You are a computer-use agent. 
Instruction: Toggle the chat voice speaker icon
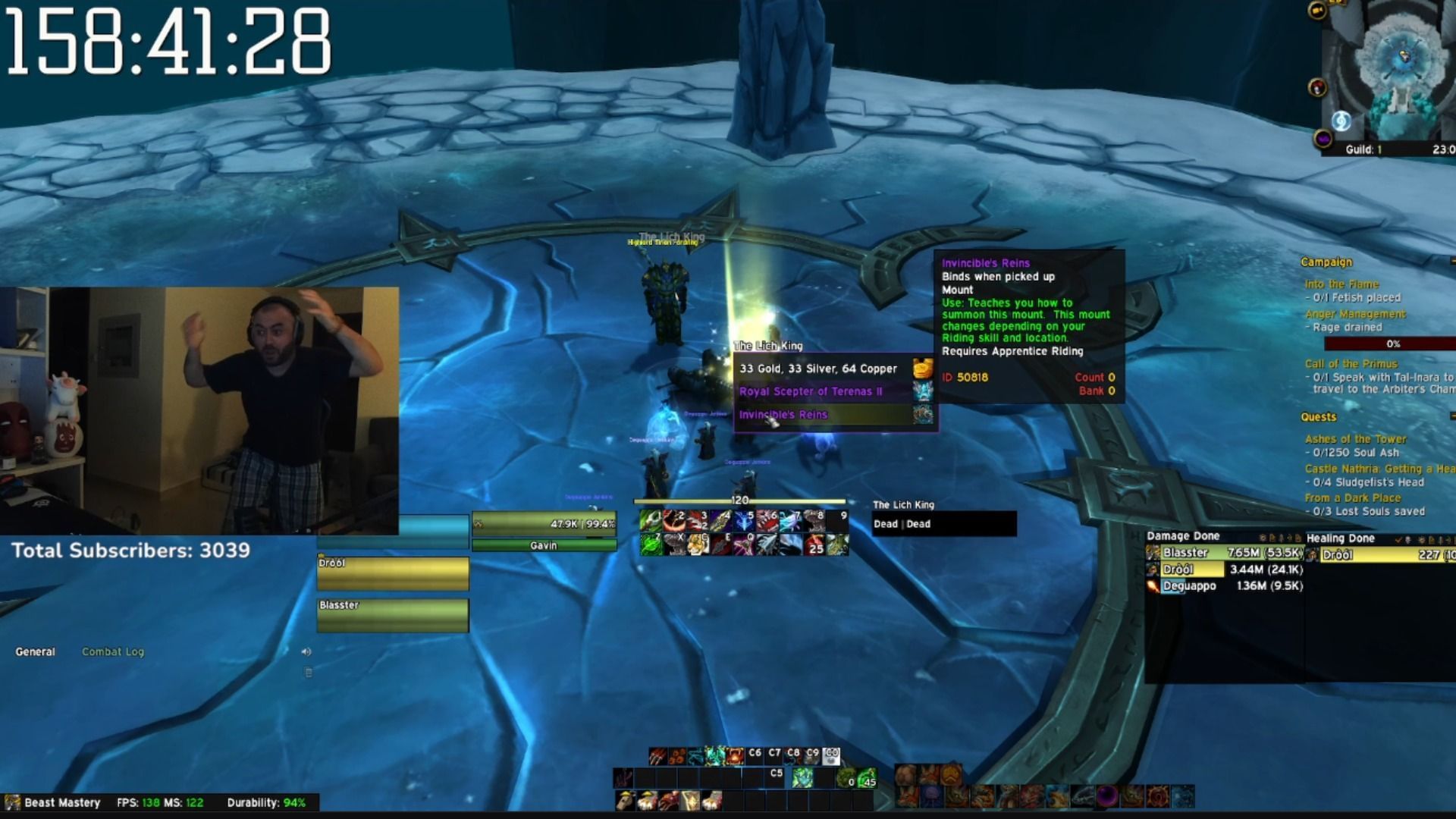click(306, 651)
